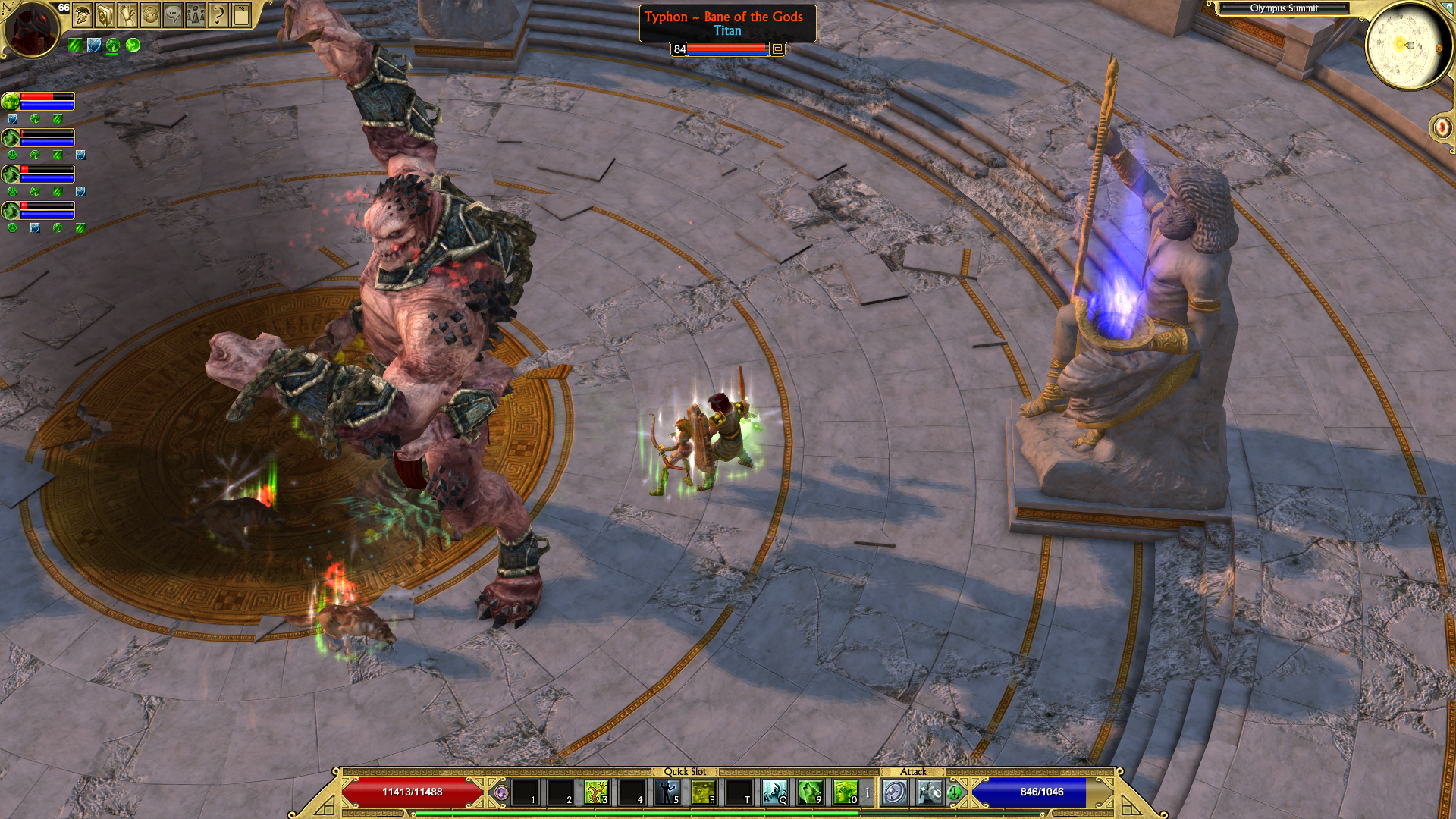This screenshot has height=819, width=1456.
Task: Trigger the olive-green skill in slot F
Action: tap(703, 792)
